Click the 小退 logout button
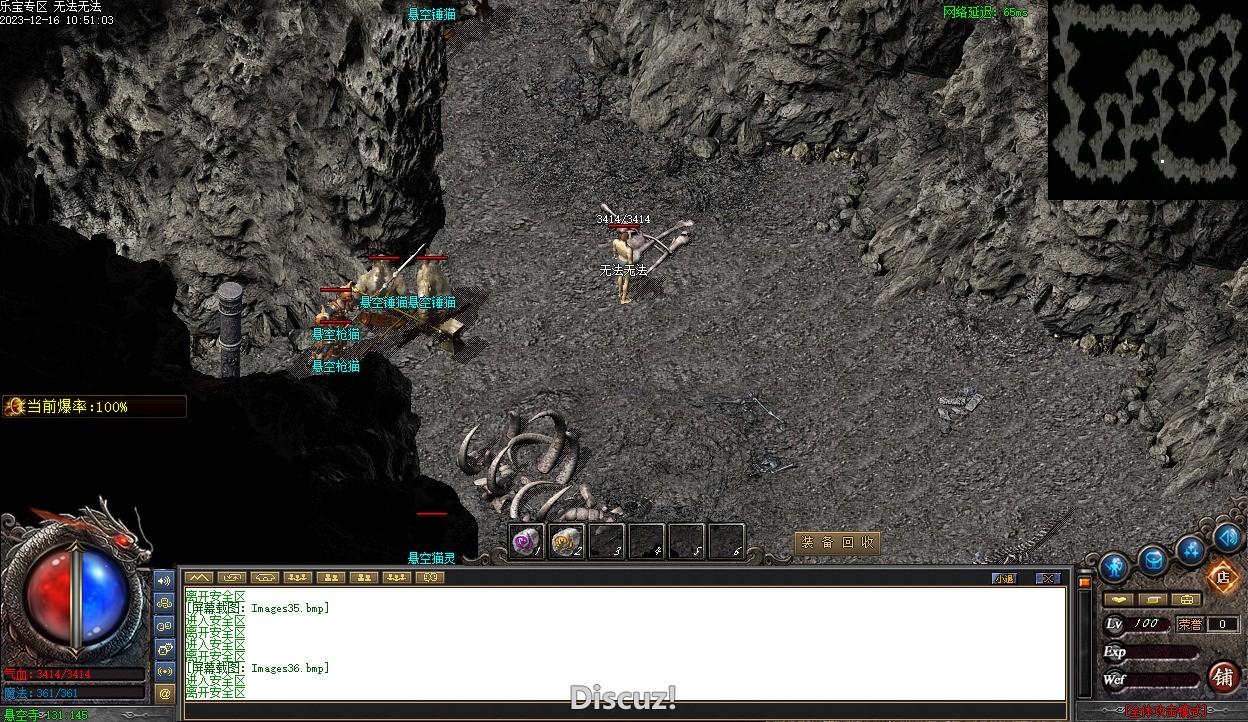1248x722 pixels. [1004, 578]
